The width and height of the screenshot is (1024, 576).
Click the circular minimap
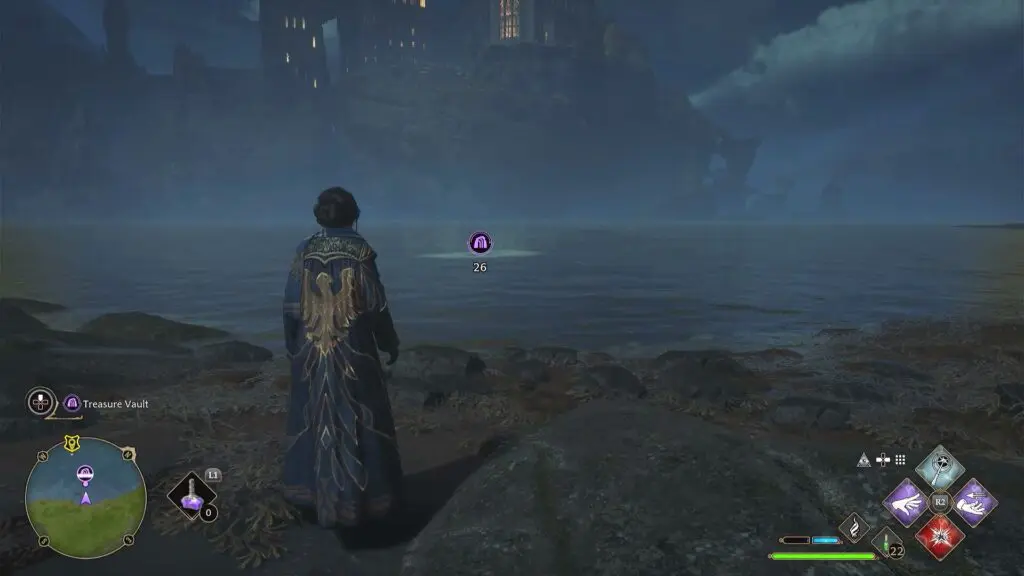86,497
